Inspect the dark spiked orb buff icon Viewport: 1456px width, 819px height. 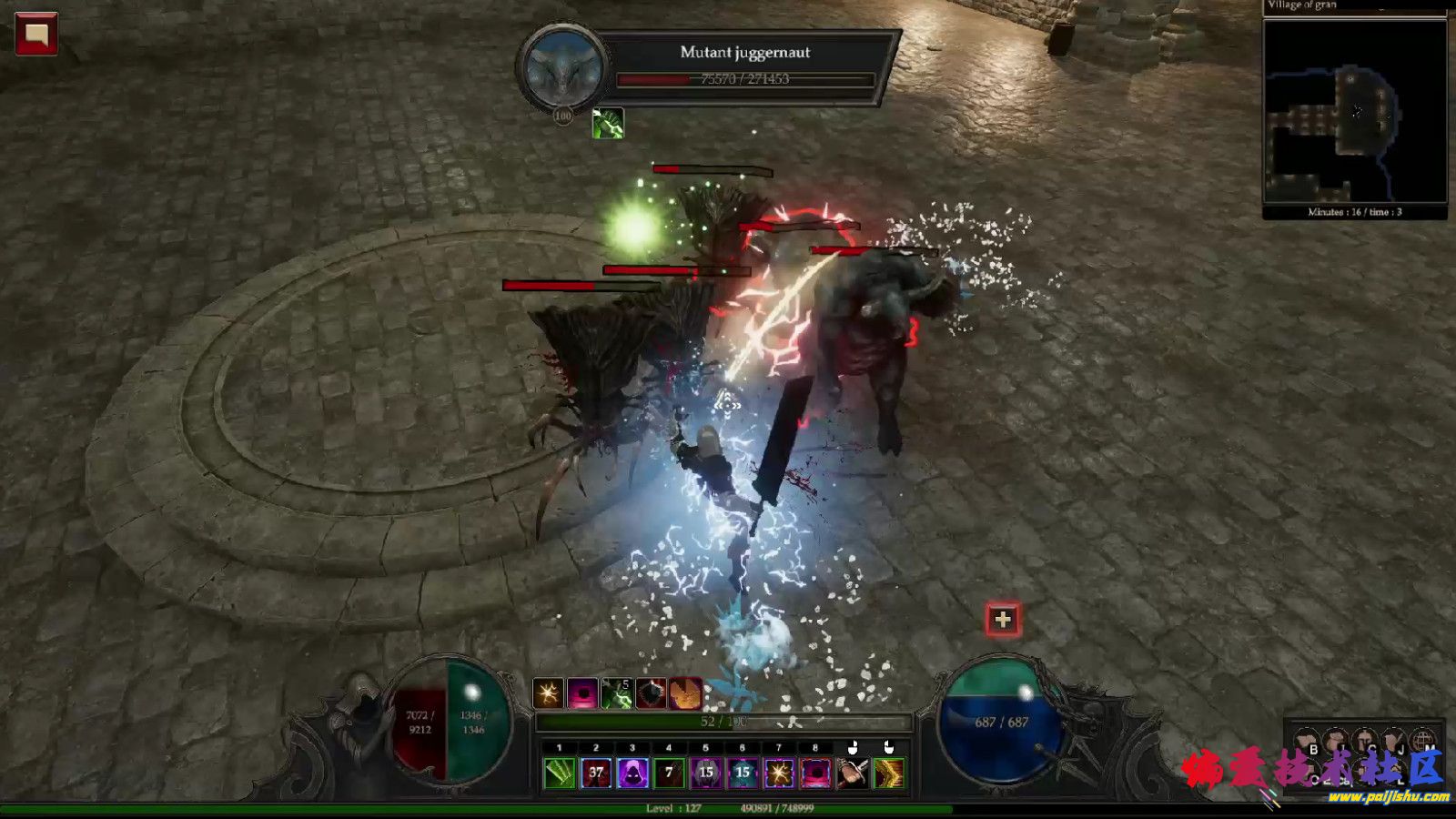pos(652,694)
